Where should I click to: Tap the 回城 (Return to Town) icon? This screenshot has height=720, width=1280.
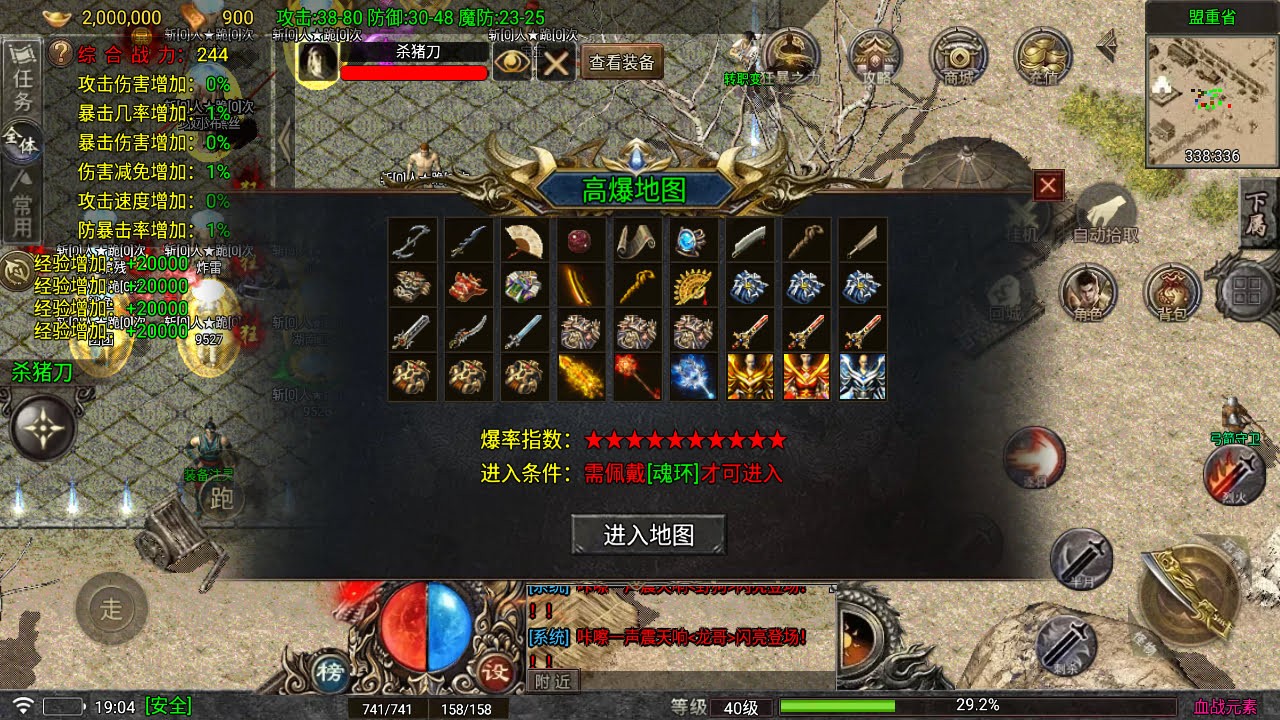(1003, 296)
